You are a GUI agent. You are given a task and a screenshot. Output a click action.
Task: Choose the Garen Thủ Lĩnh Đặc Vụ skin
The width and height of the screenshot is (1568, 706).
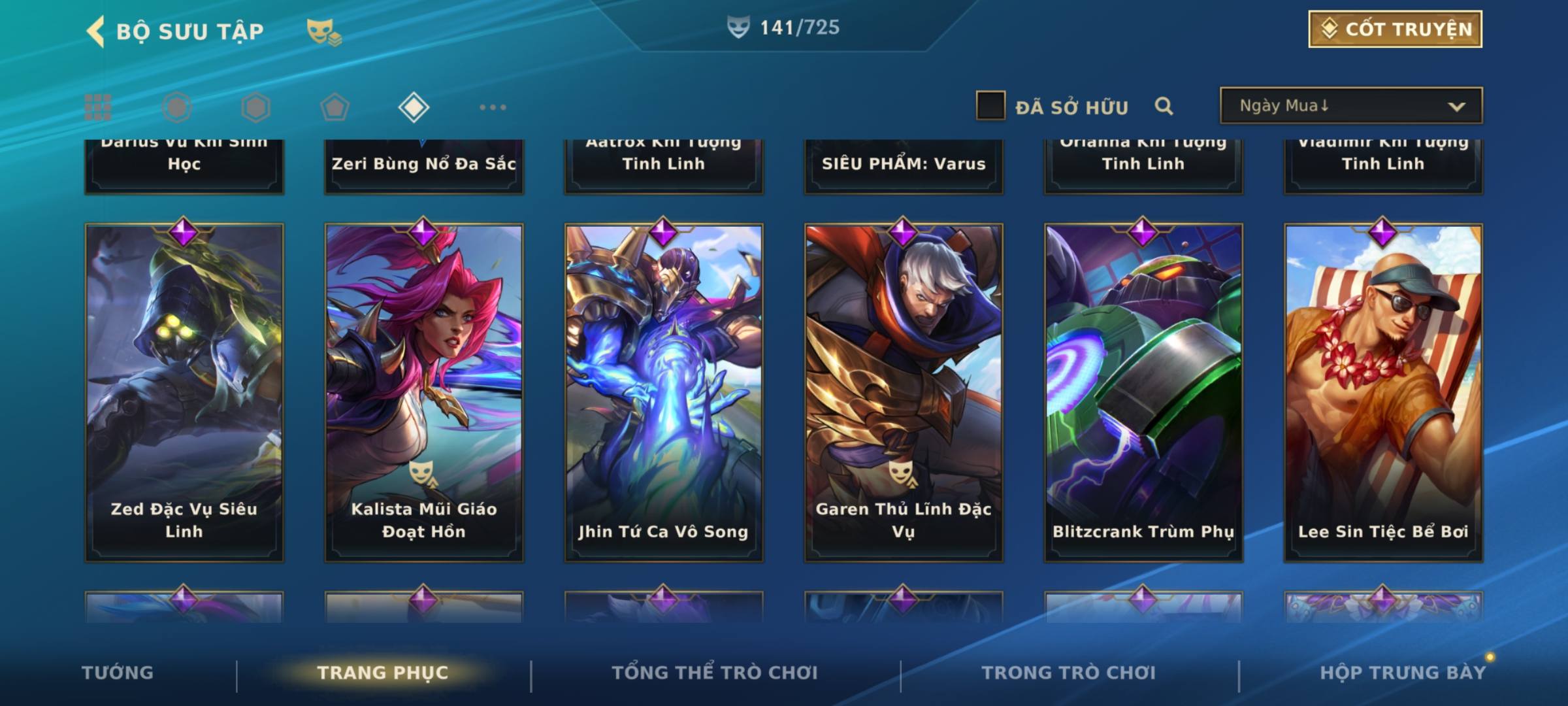coord(904,392)
